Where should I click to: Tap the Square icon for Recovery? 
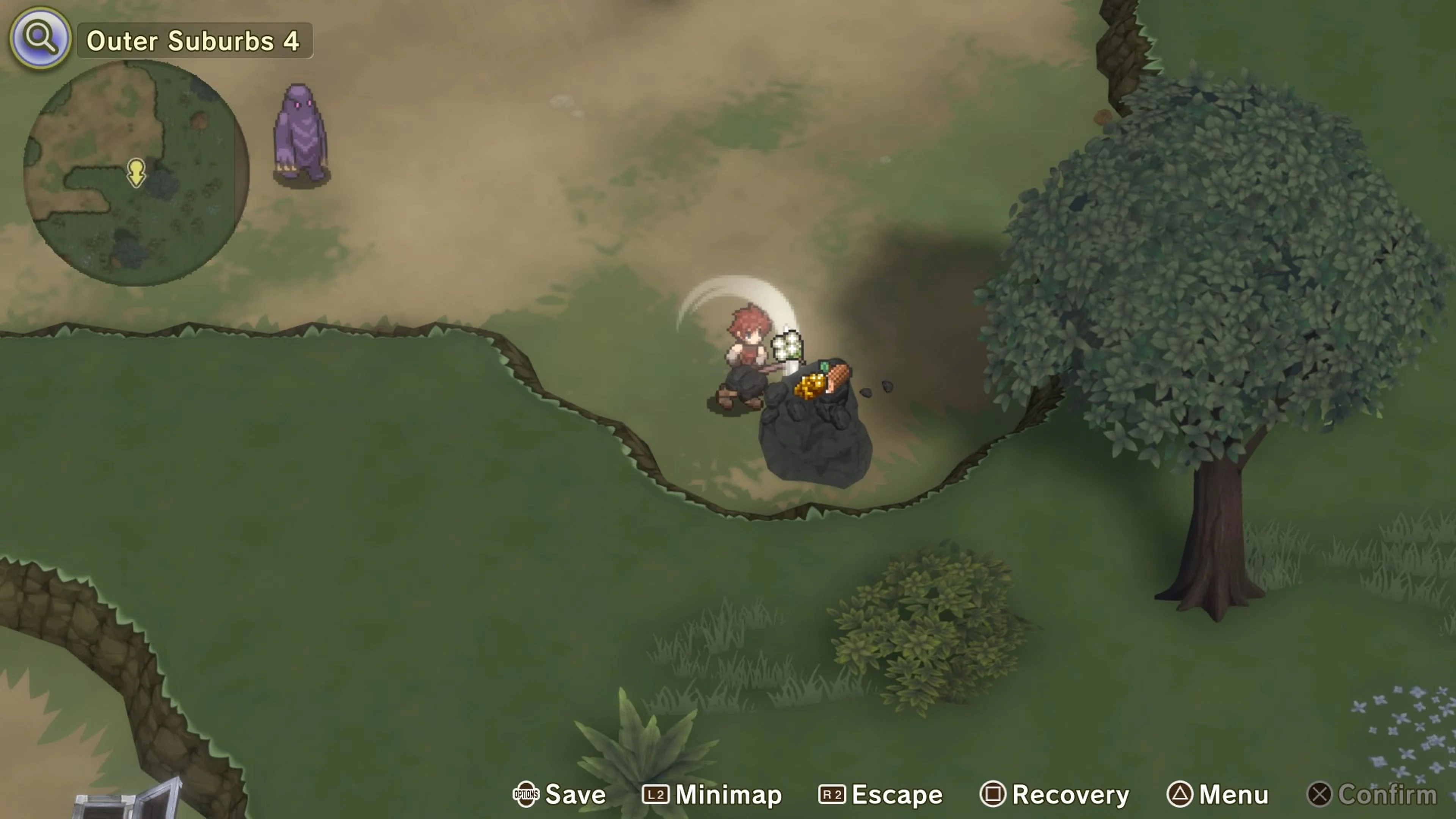pyautogui.click(x=993, y=794)
